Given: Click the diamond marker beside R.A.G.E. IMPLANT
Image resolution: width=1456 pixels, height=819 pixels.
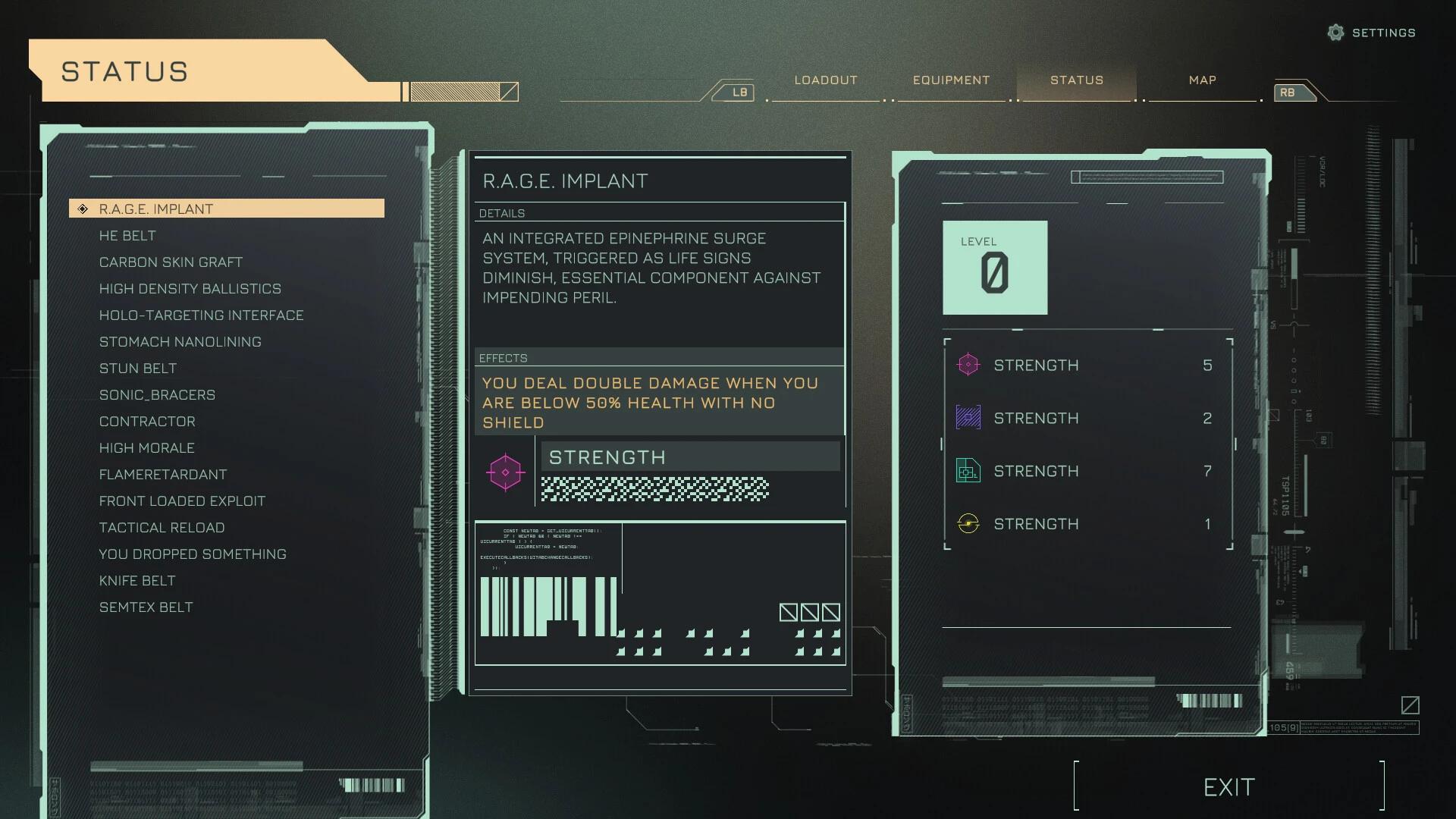Looking at the screenshot, I should click(82, 208).
